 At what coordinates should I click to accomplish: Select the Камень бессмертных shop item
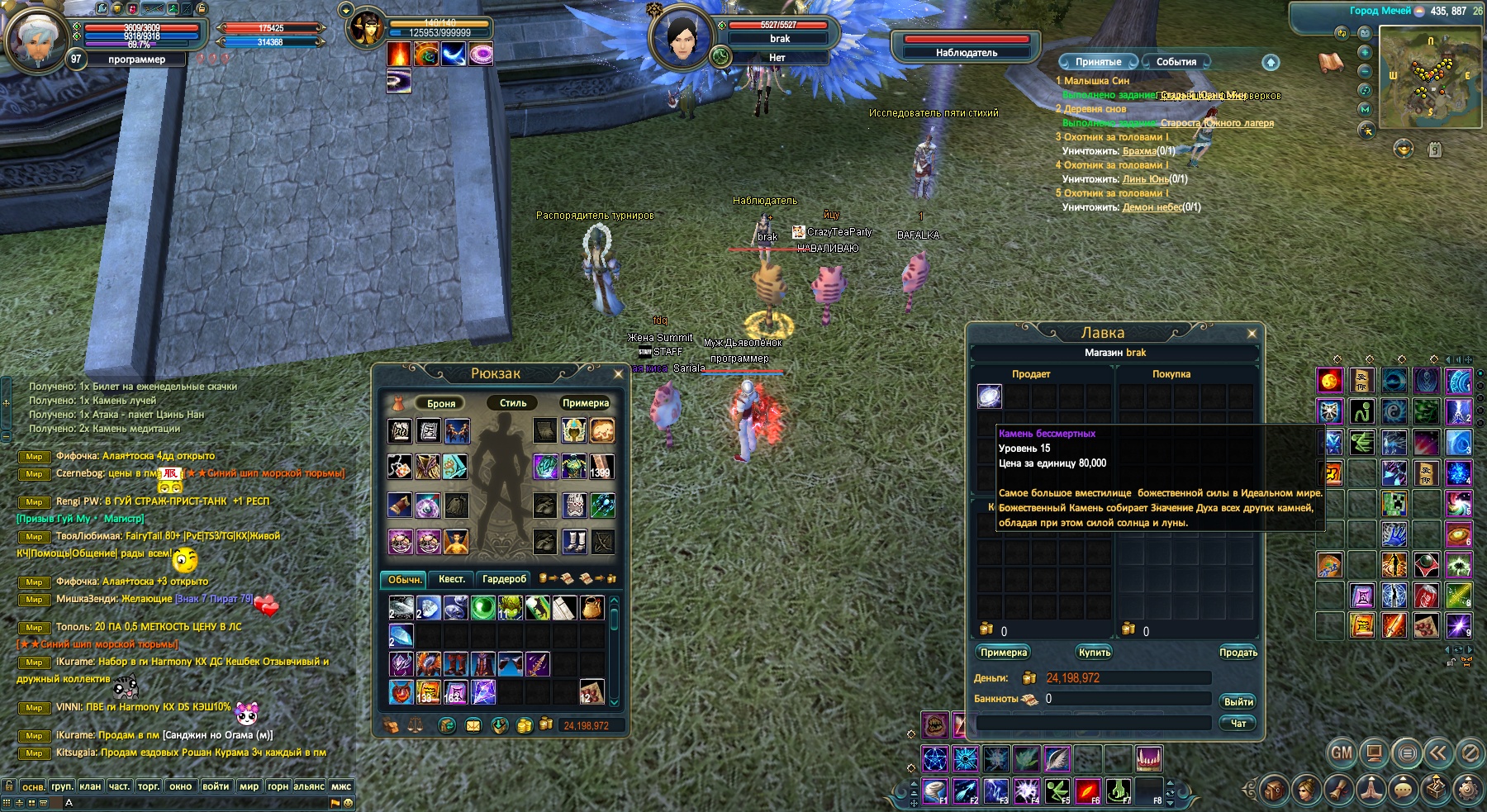point(990,397)
